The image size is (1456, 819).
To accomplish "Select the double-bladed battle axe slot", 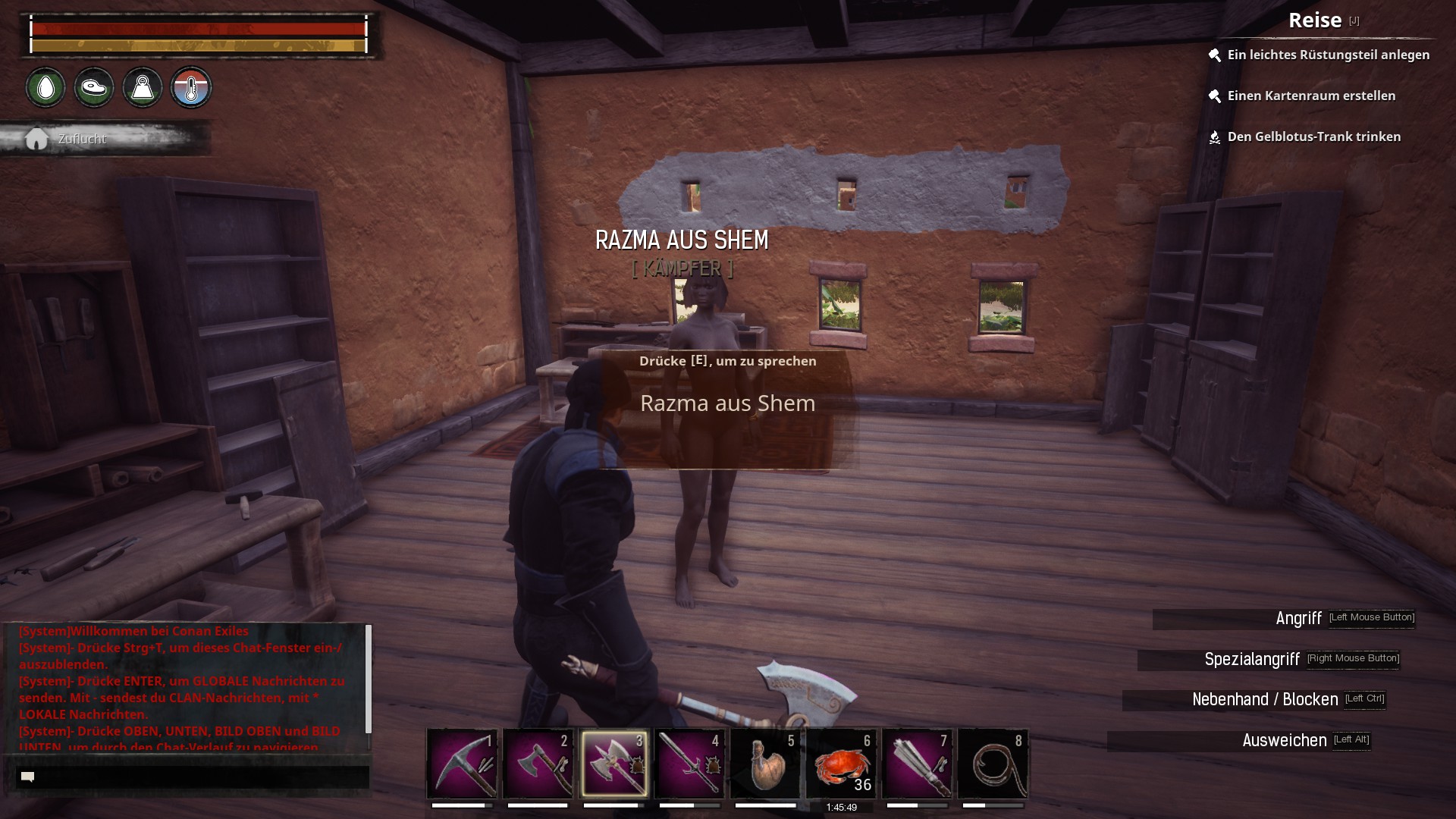I will [614, 763].
